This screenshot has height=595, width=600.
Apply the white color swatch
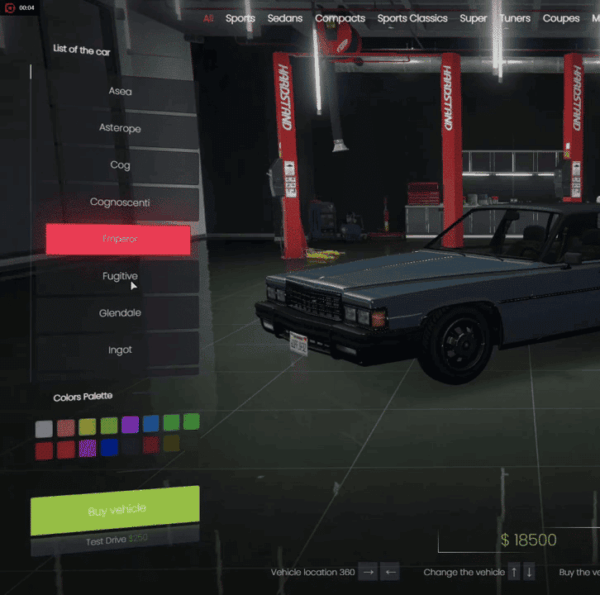coord(44,428)
